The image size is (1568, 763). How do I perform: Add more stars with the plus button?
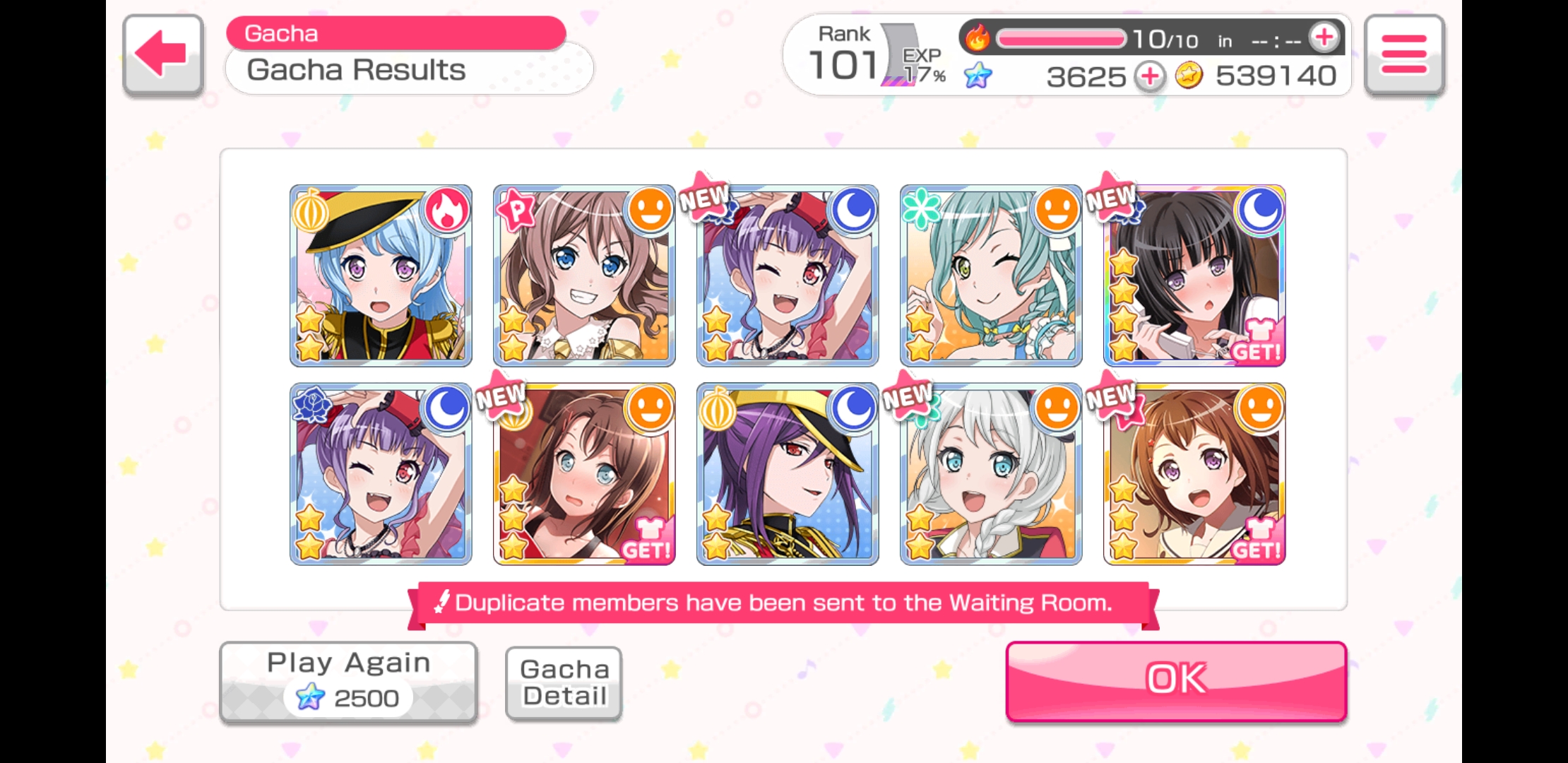coord(1150,76)
